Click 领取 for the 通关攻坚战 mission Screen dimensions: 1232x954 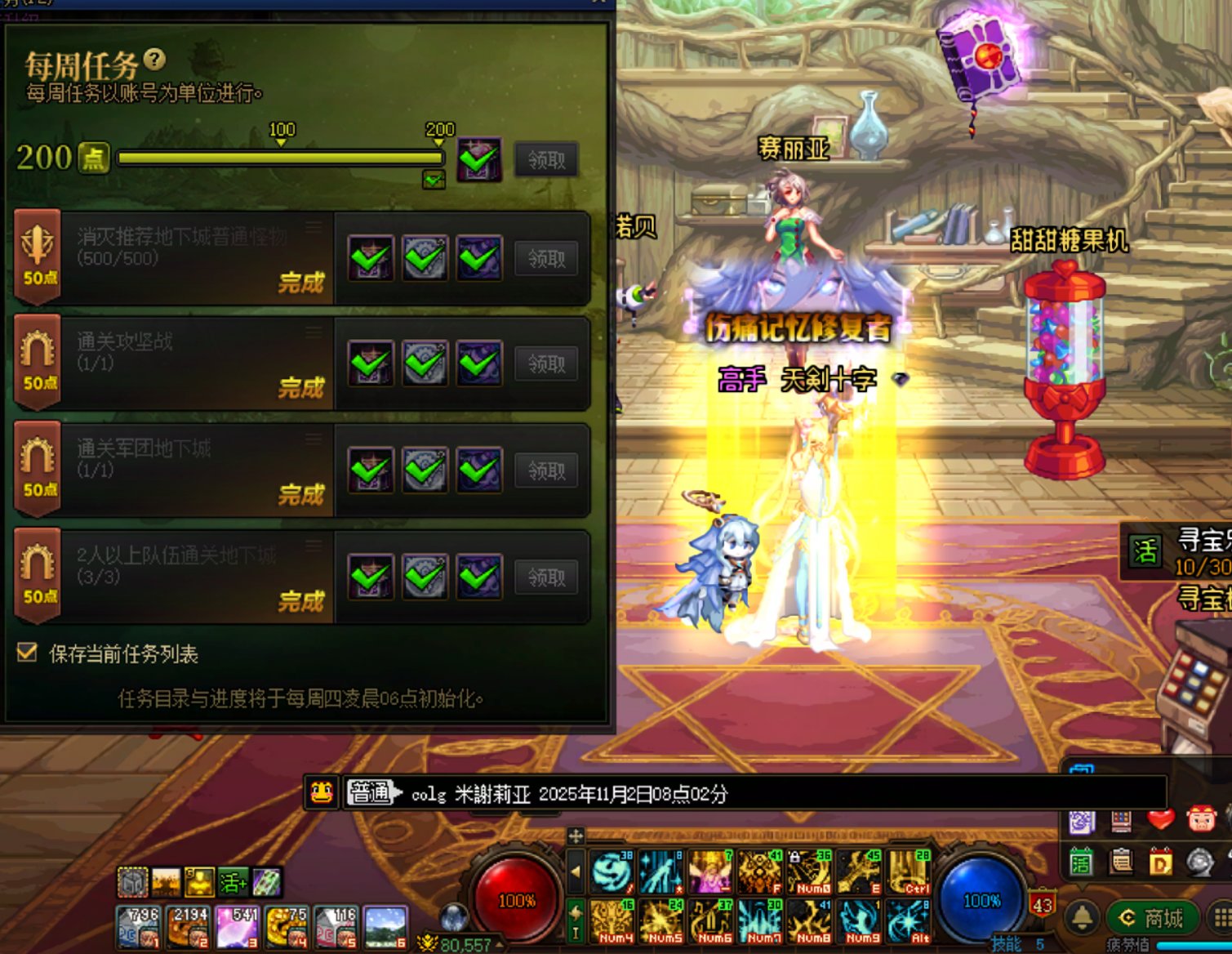[546, 364]
